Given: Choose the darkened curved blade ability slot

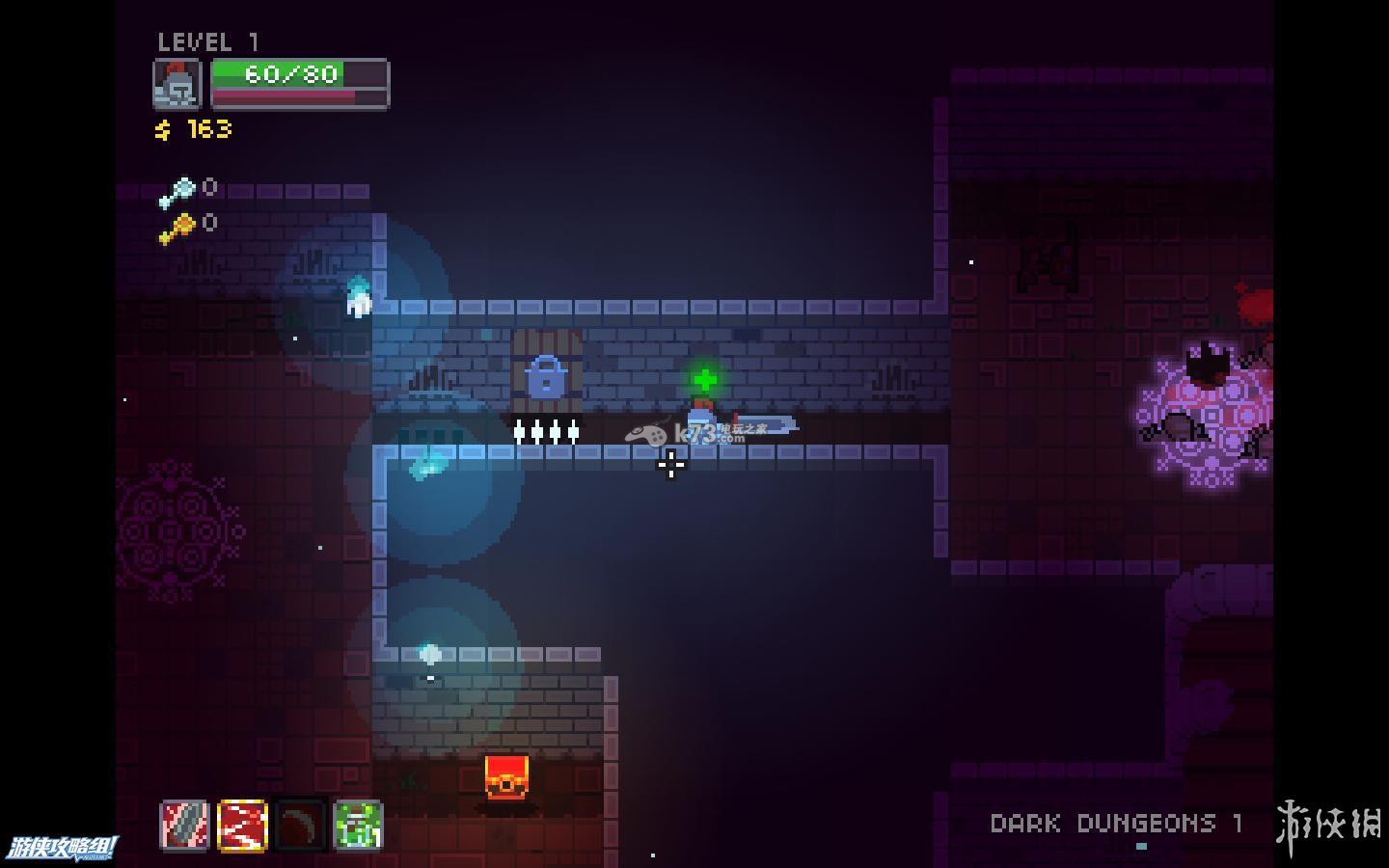Looking at the screenshot, I should coord(300,826).
